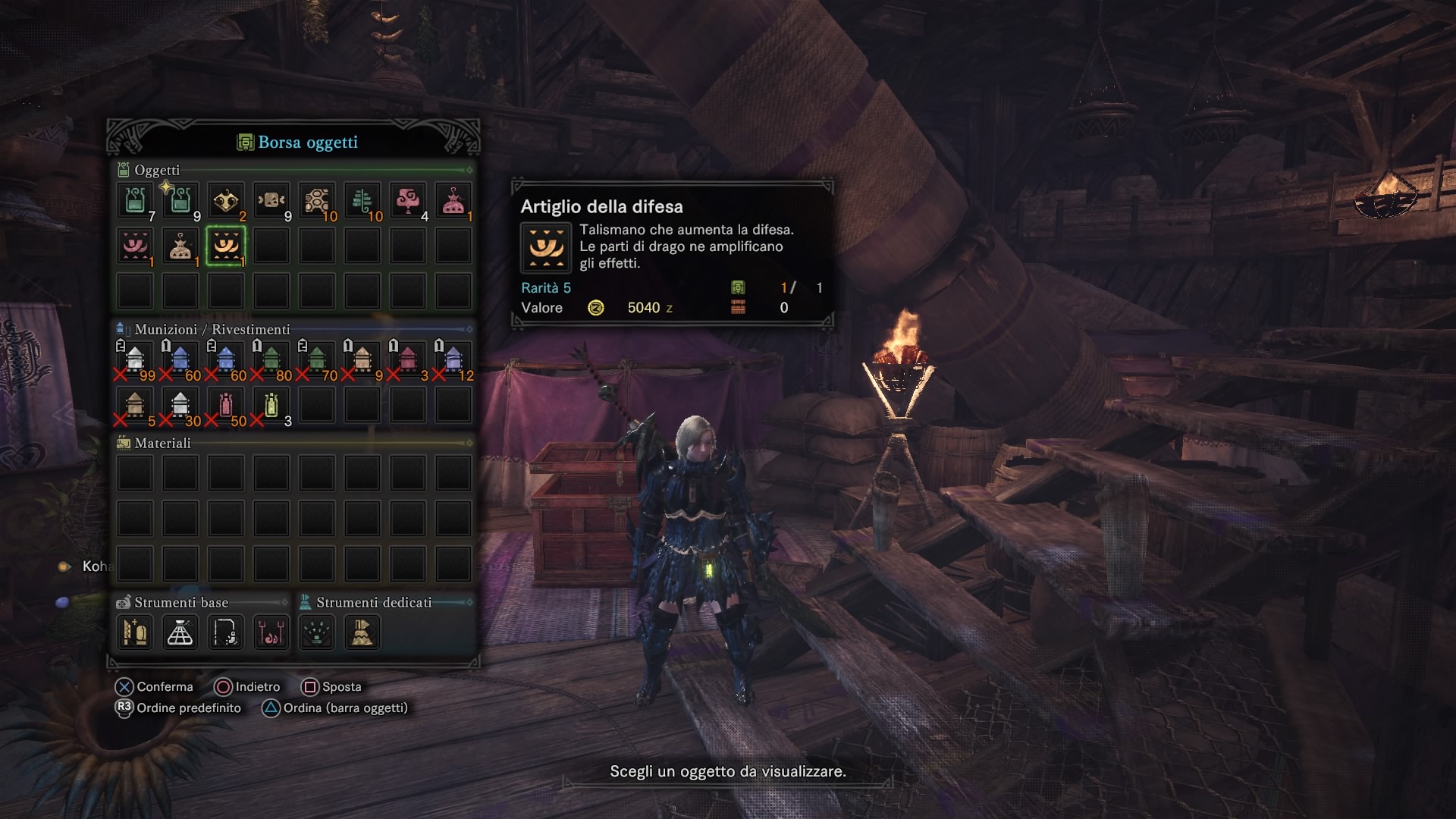Select the pink Powertalon claw slot
This screenshot has height=819, width=1456.
[x=135, y=246]
